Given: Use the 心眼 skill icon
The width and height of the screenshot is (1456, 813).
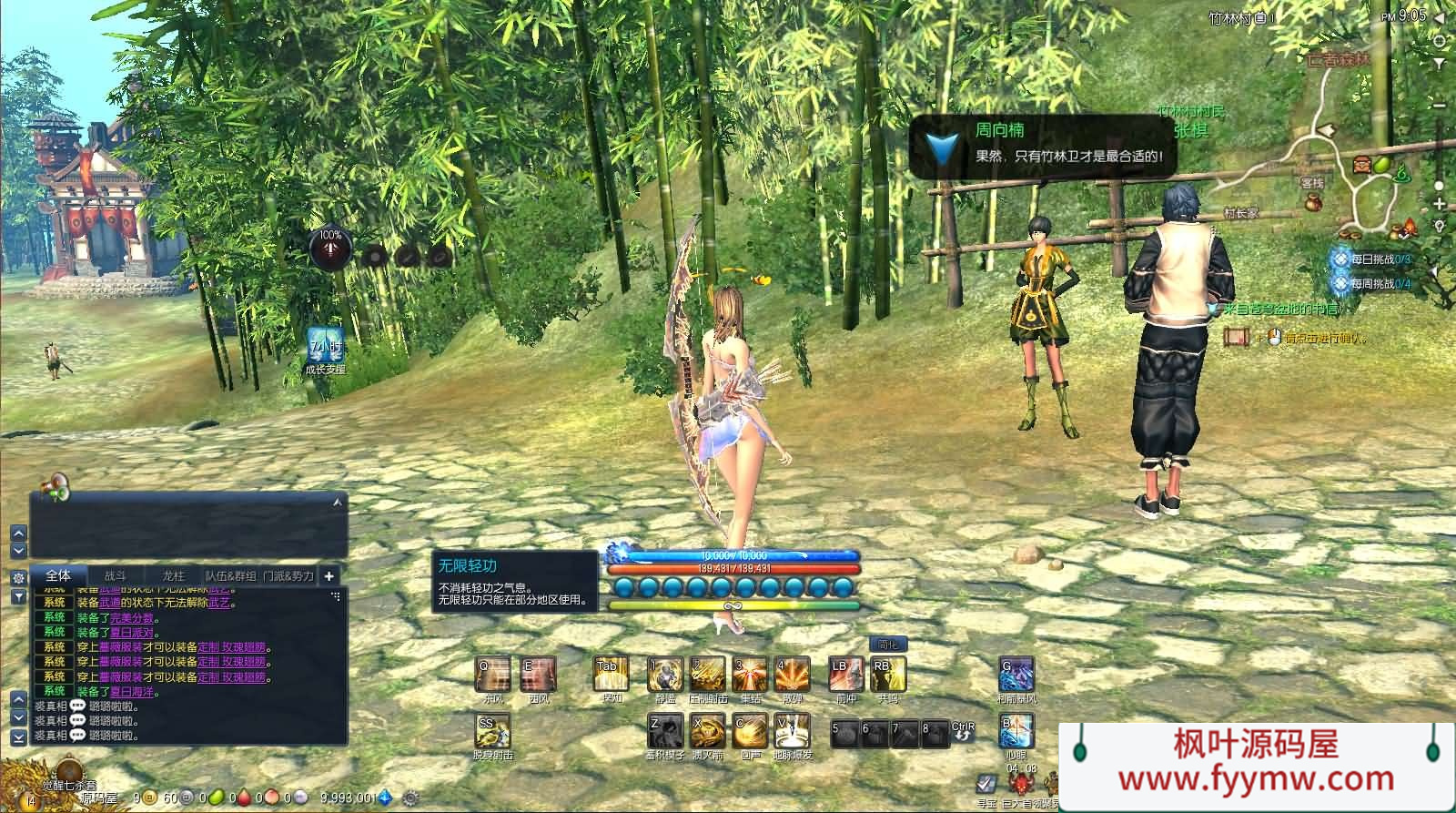Looking at the screenshot, I should [x=1016, y=731].
